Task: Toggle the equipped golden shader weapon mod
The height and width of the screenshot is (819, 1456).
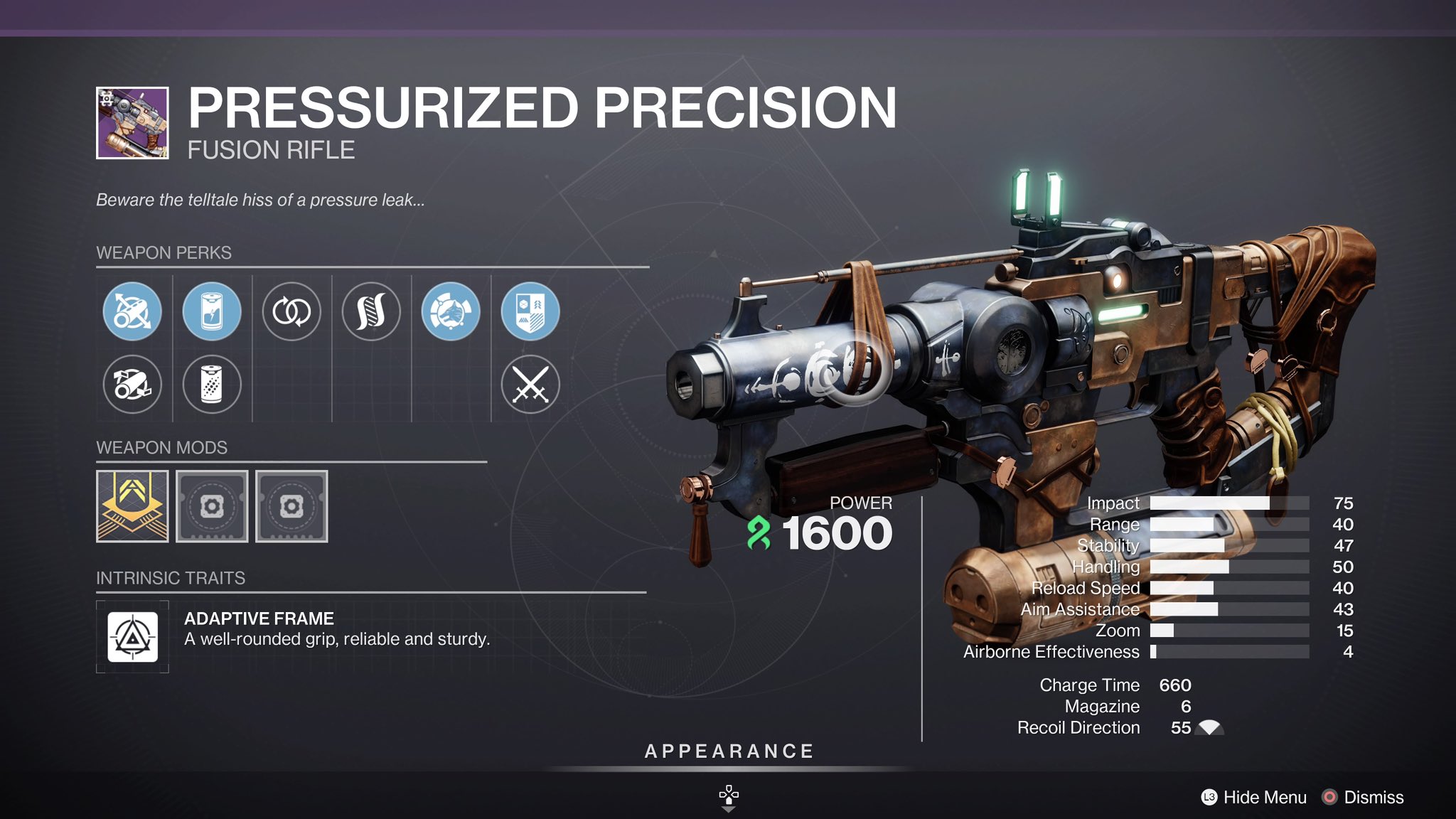Action: tap(132, 508)
